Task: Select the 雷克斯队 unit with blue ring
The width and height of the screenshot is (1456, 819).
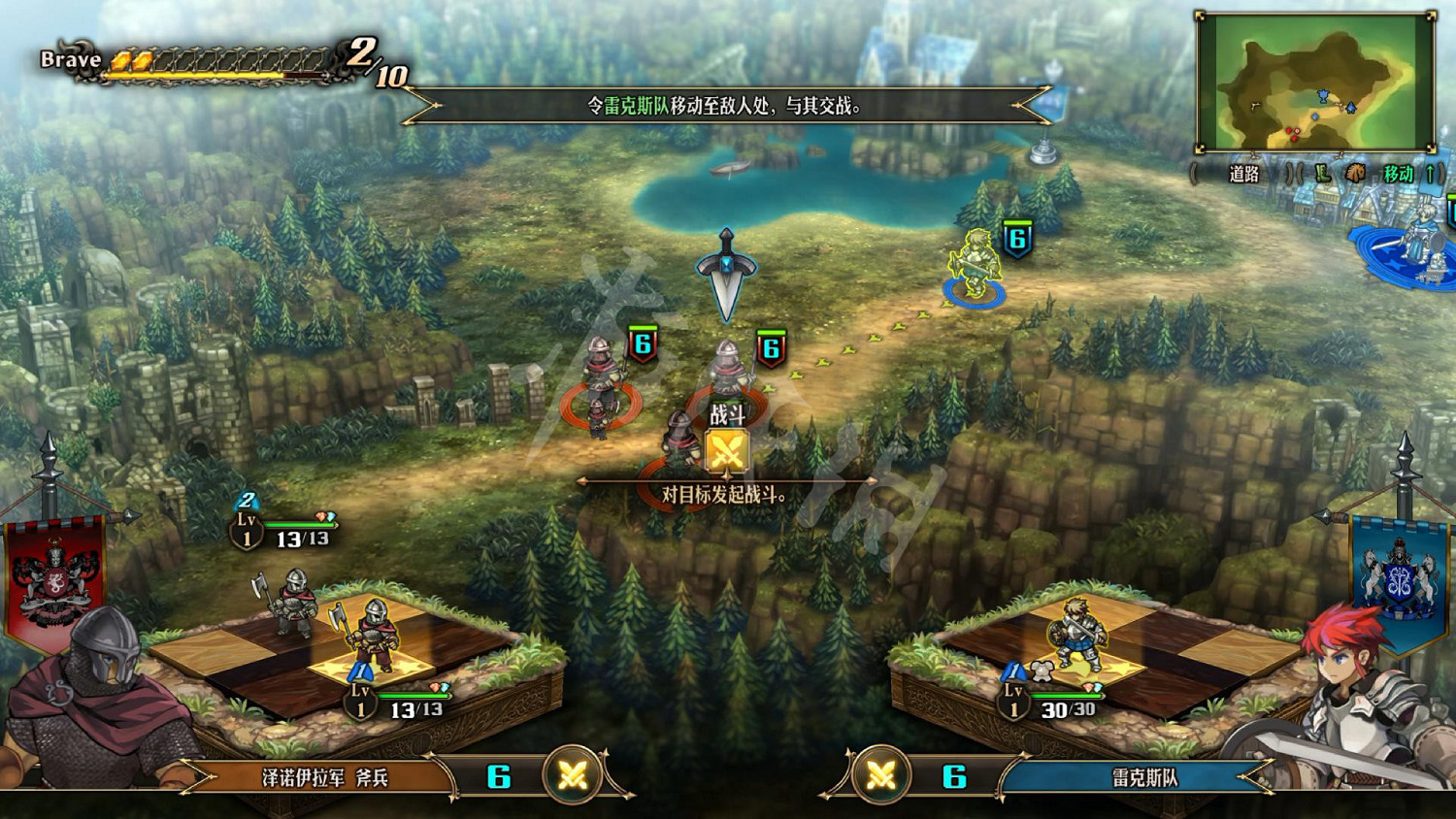Action: (974, 265)
